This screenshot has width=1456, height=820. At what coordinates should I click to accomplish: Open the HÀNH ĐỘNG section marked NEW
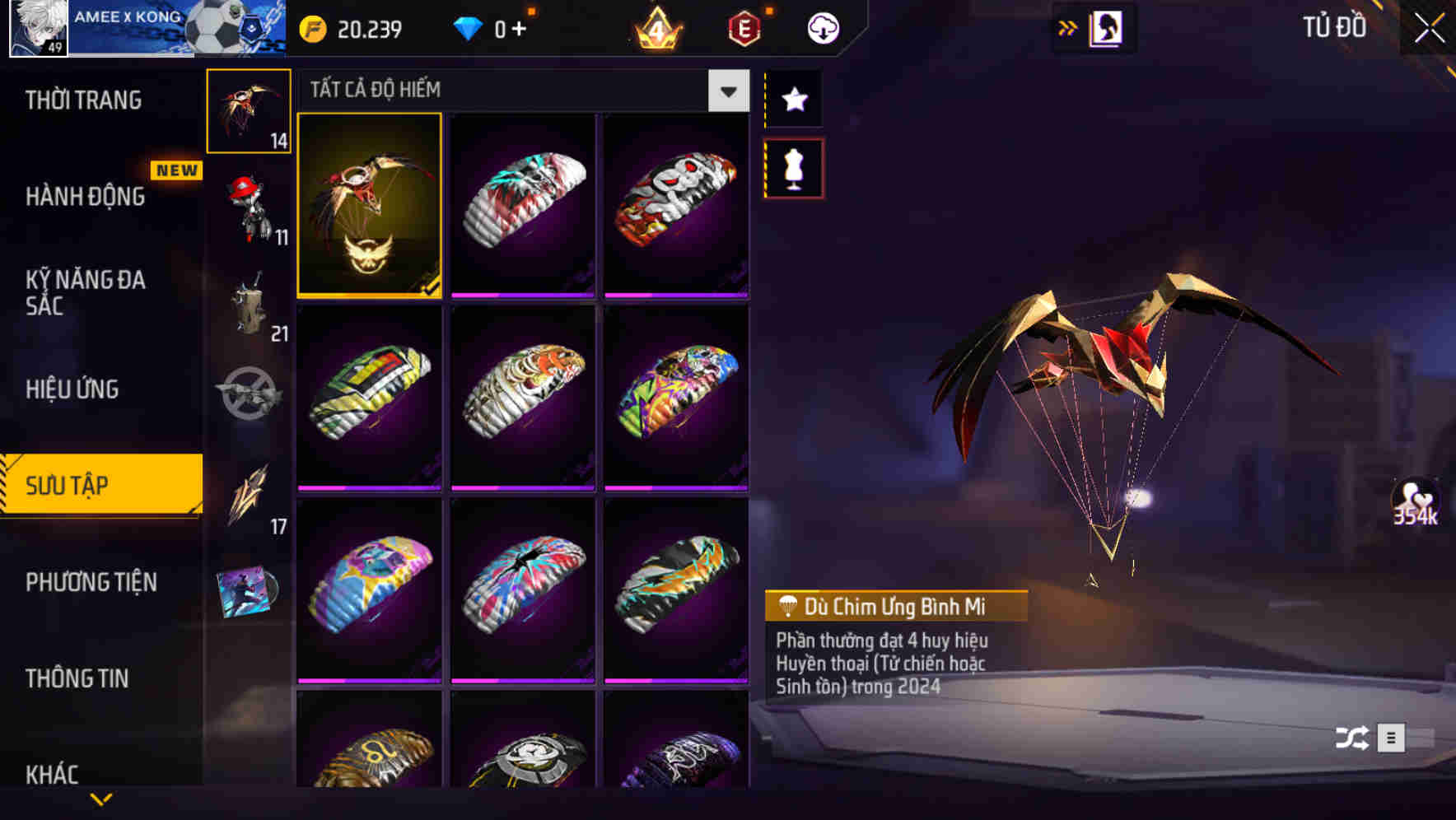click(85, 198)
